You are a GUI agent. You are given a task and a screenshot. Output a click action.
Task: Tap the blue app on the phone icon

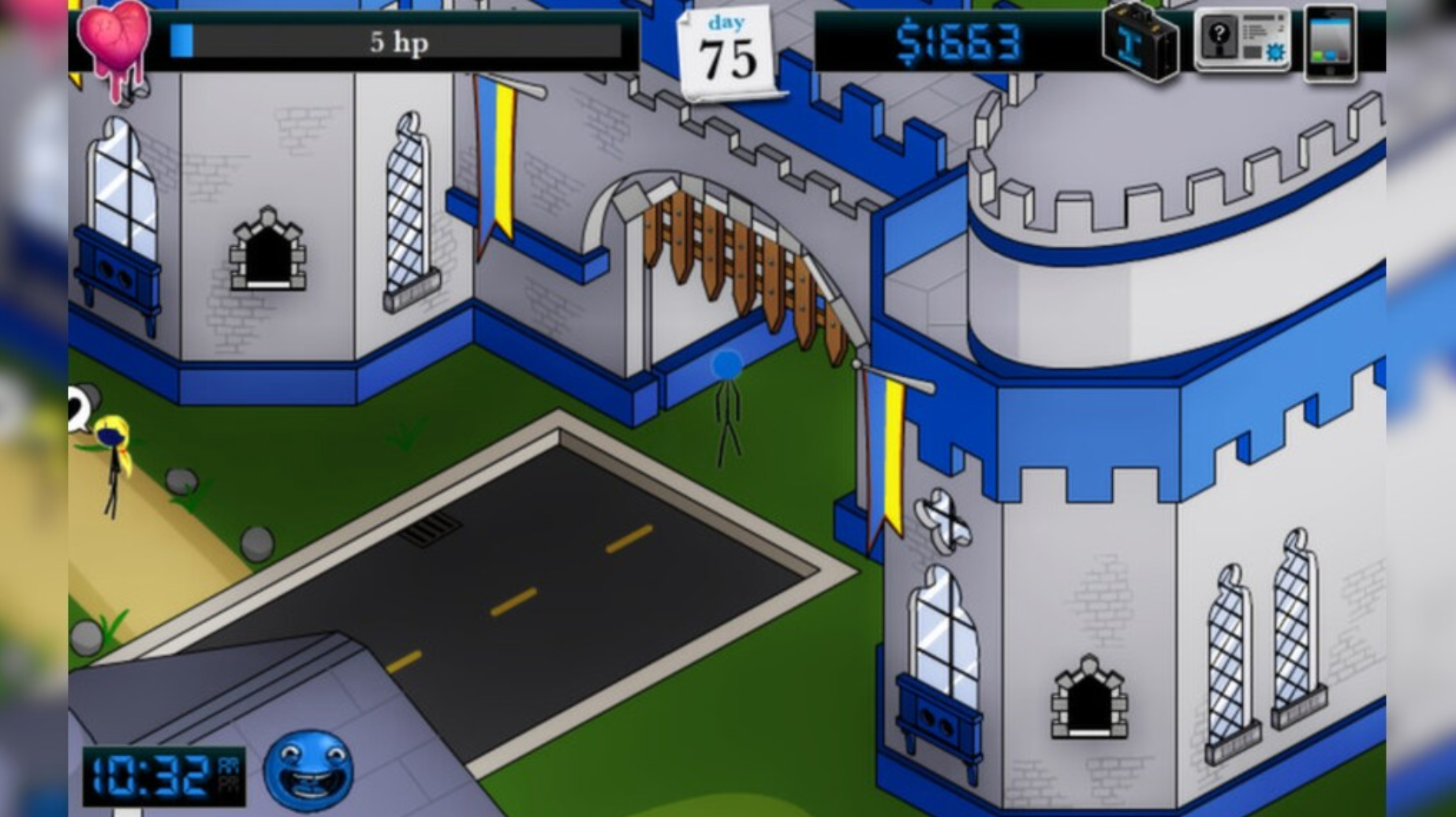(x=1331, y=55)
